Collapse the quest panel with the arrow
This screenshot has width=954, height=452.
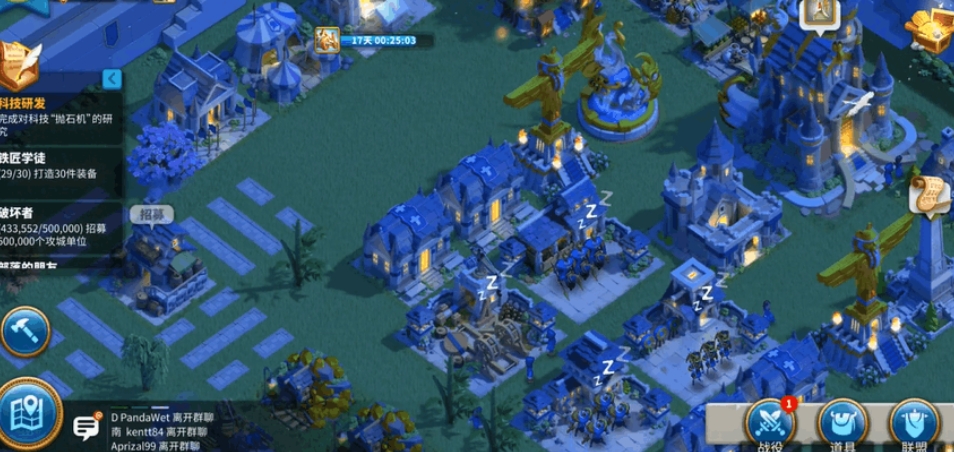coord(113,78)
